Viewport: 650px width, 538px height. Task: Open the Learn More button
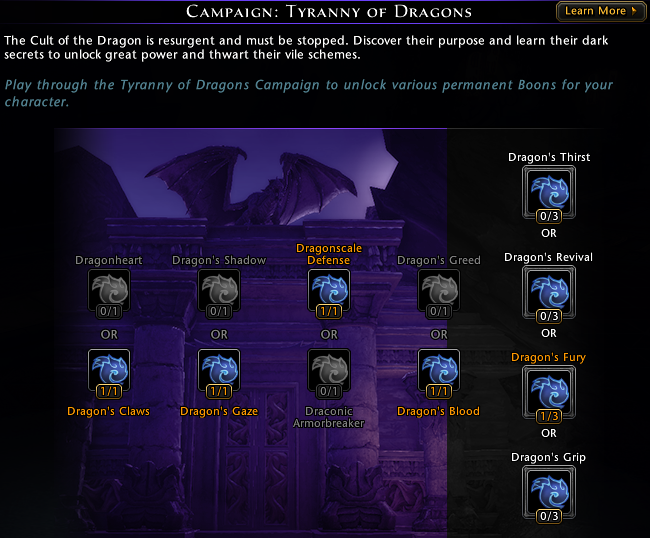(x=600, y=11)
